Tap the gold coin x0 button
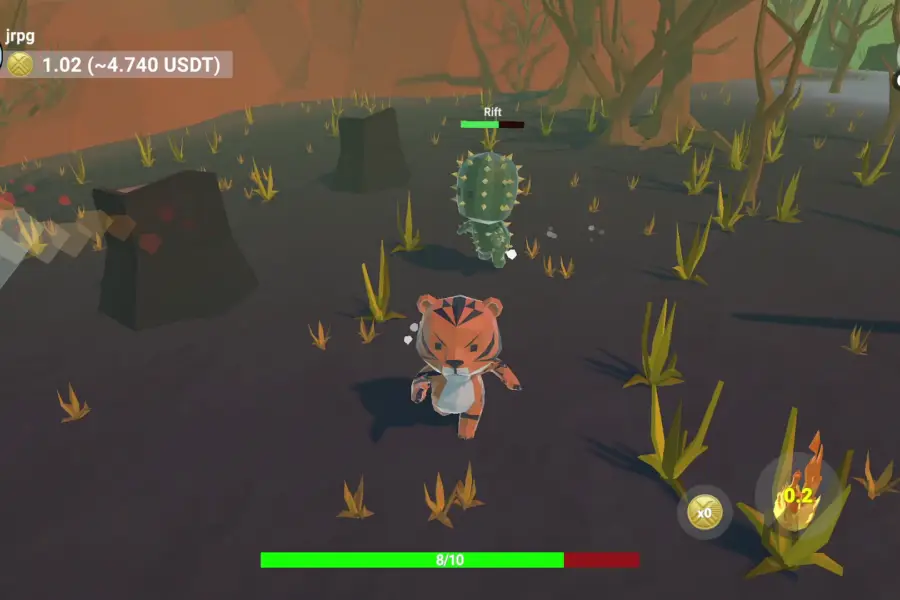 tap(704, 513)
